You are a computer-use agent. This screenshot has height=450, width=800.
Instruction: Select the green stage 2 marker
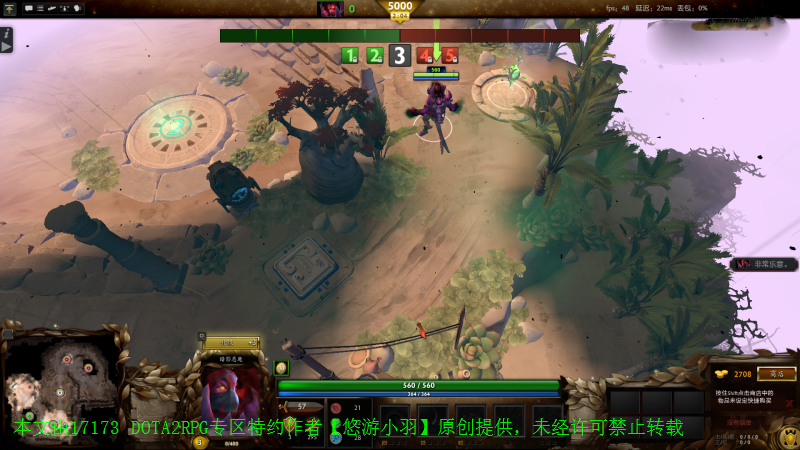tap(374, 56)
